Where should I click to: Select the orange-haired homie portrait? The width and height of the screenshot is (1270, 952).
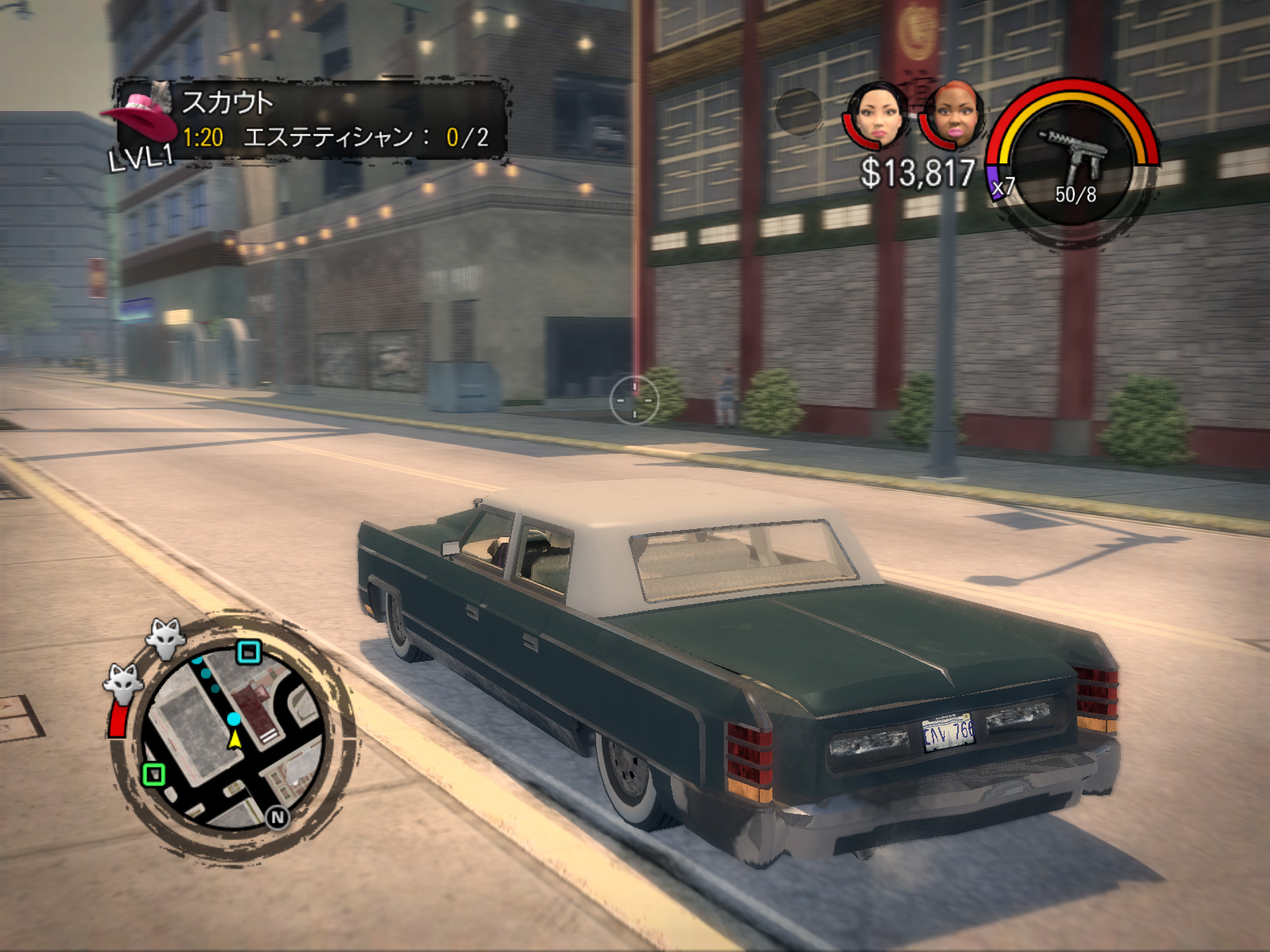click(953, 116)
